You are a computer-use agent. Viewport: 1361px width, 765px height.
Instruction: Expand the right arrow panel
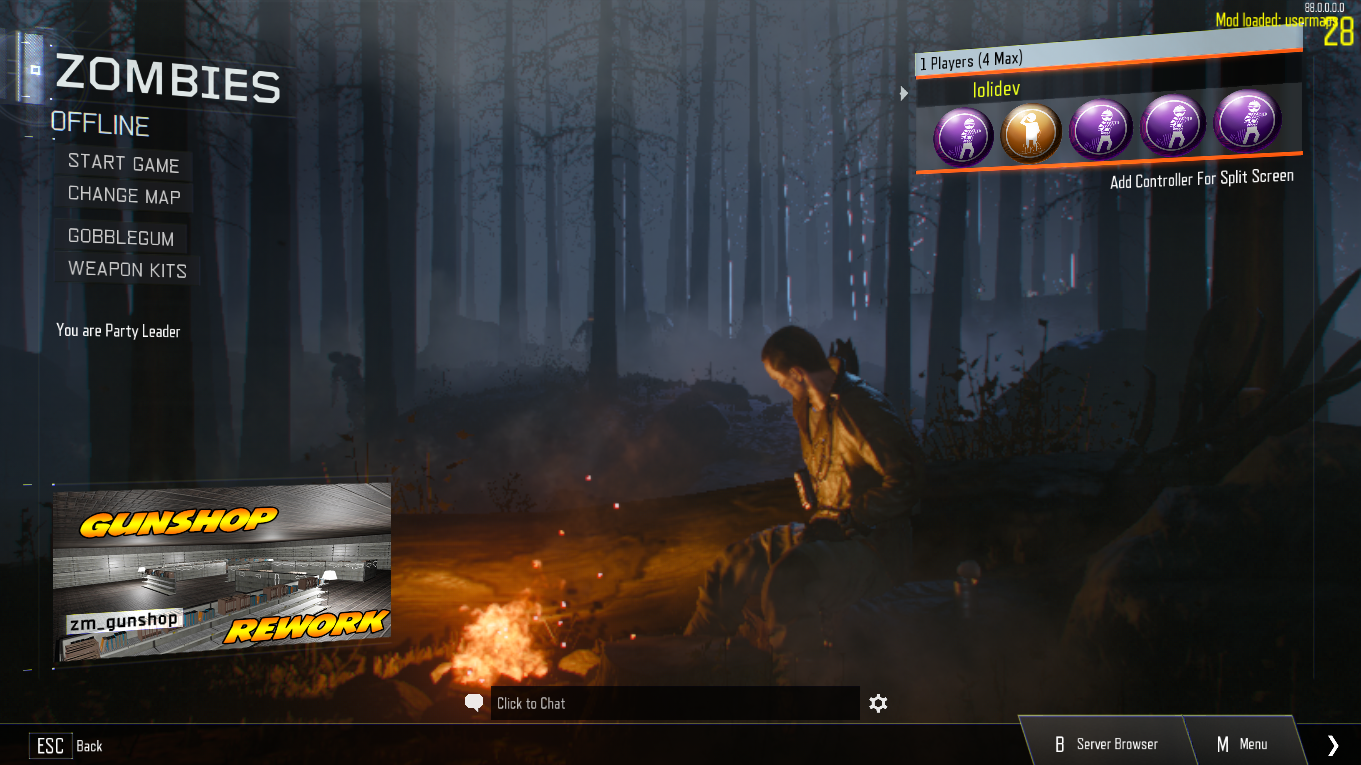pos(1332,744)
